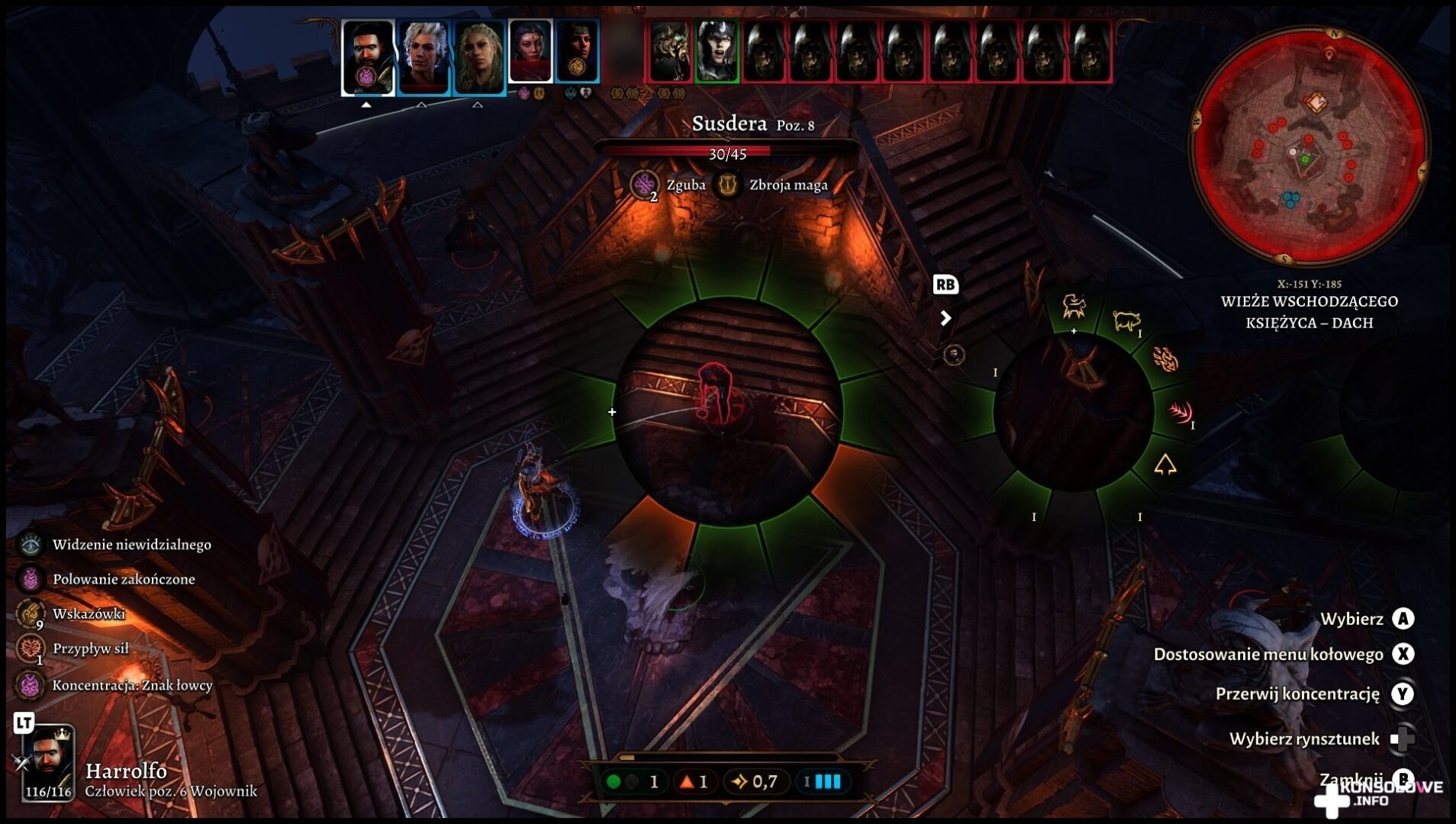The width and height of the screenshot is (1456, 824).
Task: Switch to the next radial wheel with the arrow
Action: (x=945, y=318)
